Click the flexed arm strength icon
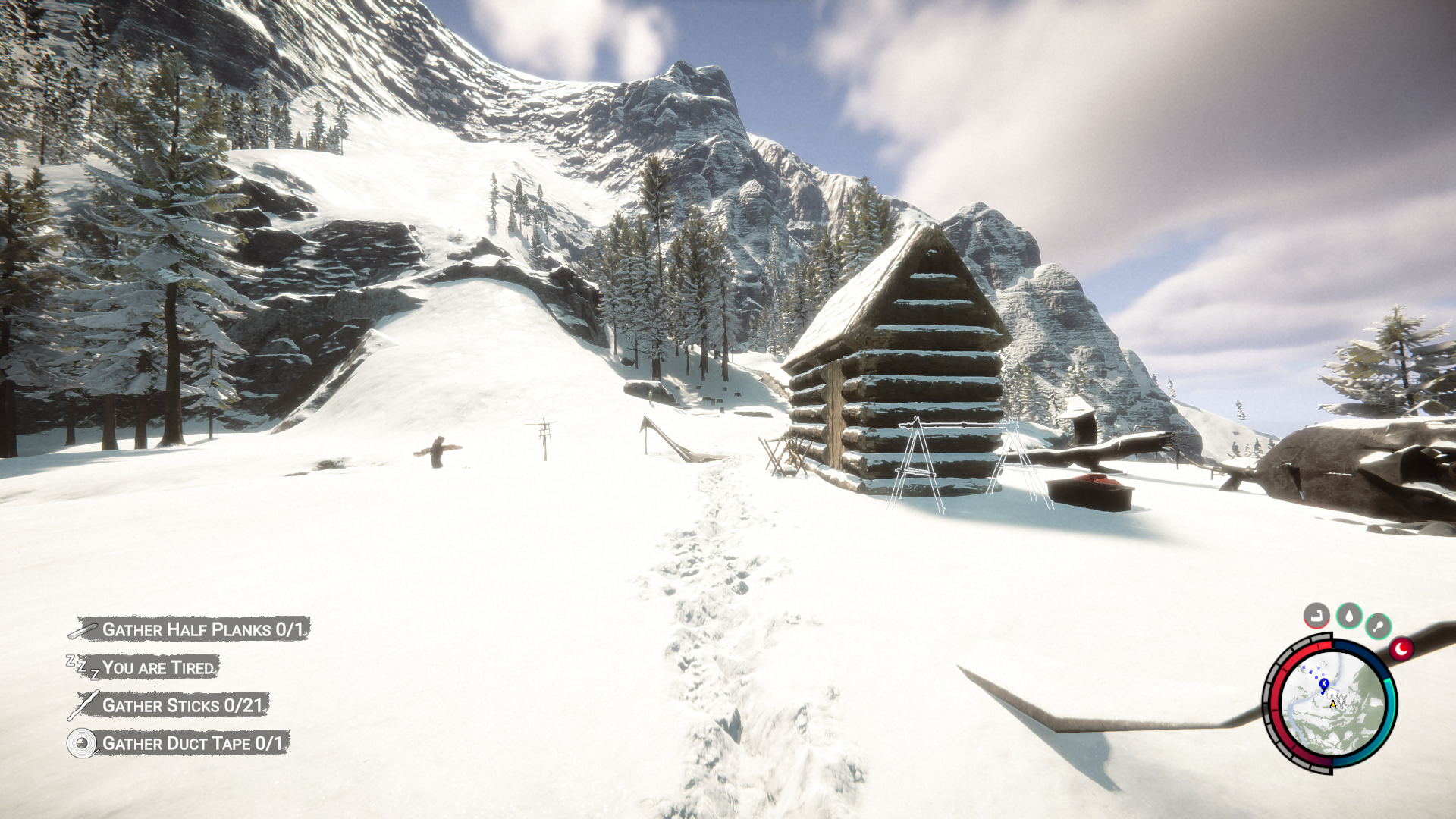The height and width of the screenshot is (819, 1456). tap(1316, 615)
